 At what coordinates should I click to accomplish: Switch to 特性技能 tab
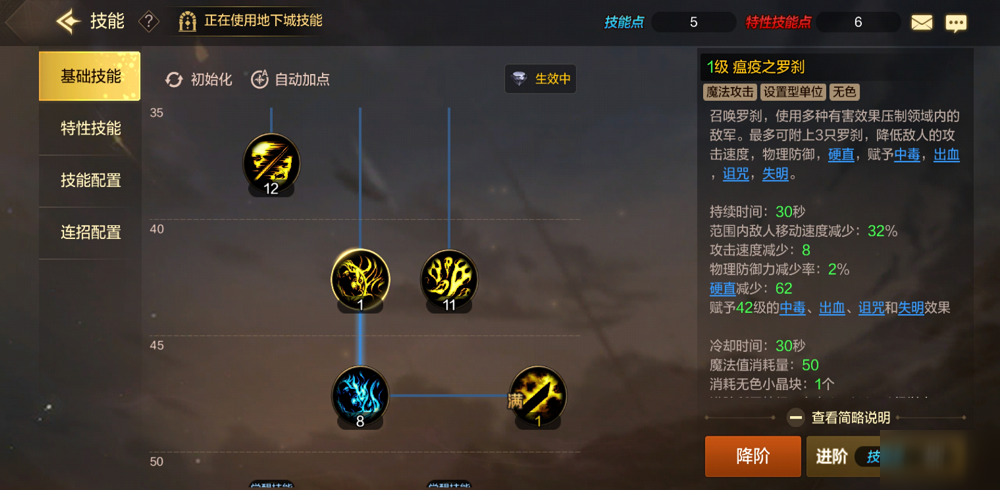[90, 129]
